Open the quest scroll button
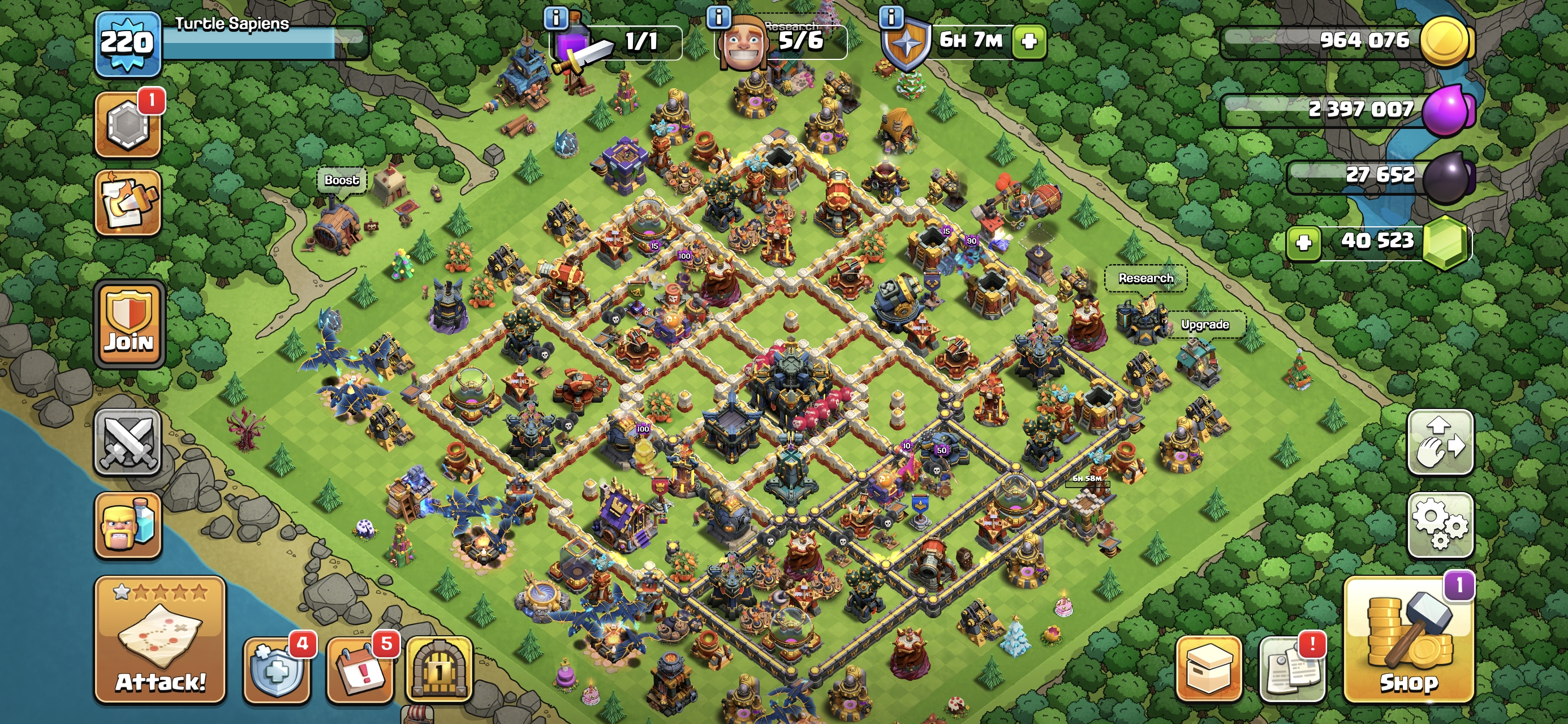Viewport: 1568px width, 724px height. click(x=128, y=202)
